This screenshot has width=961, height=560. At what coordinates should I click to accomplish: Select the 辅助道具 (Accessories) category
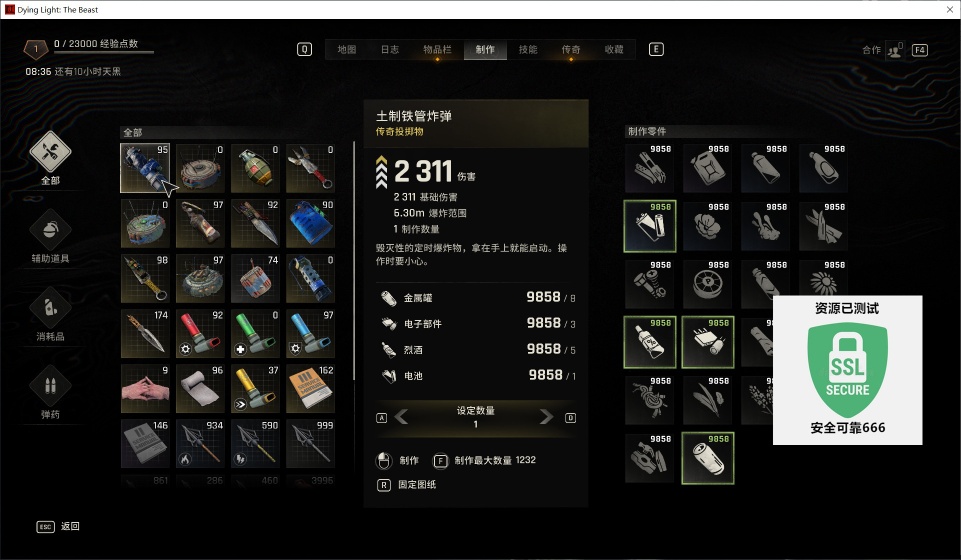click(x=50, y=236)
